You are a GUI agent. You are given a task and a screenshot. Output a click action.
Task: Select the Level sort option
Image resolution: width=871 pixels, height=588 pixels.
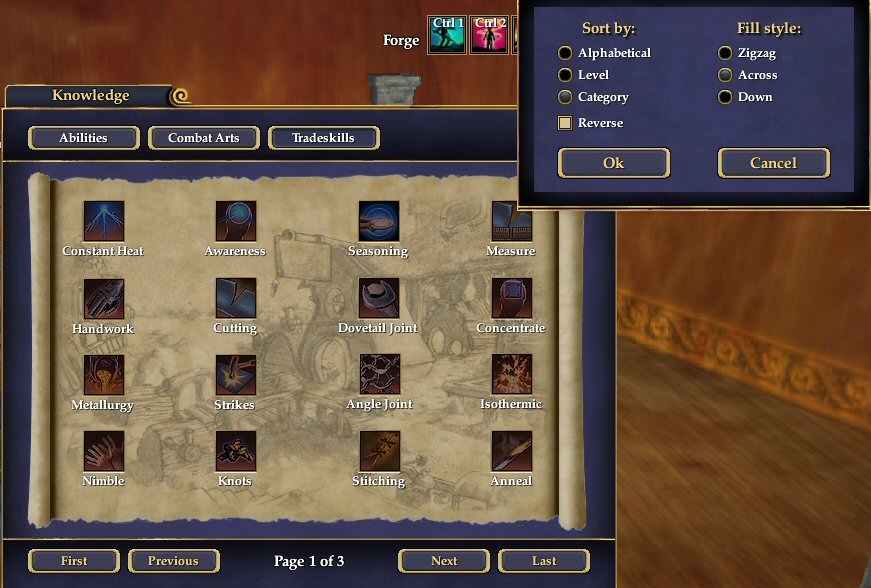point(566,75)
